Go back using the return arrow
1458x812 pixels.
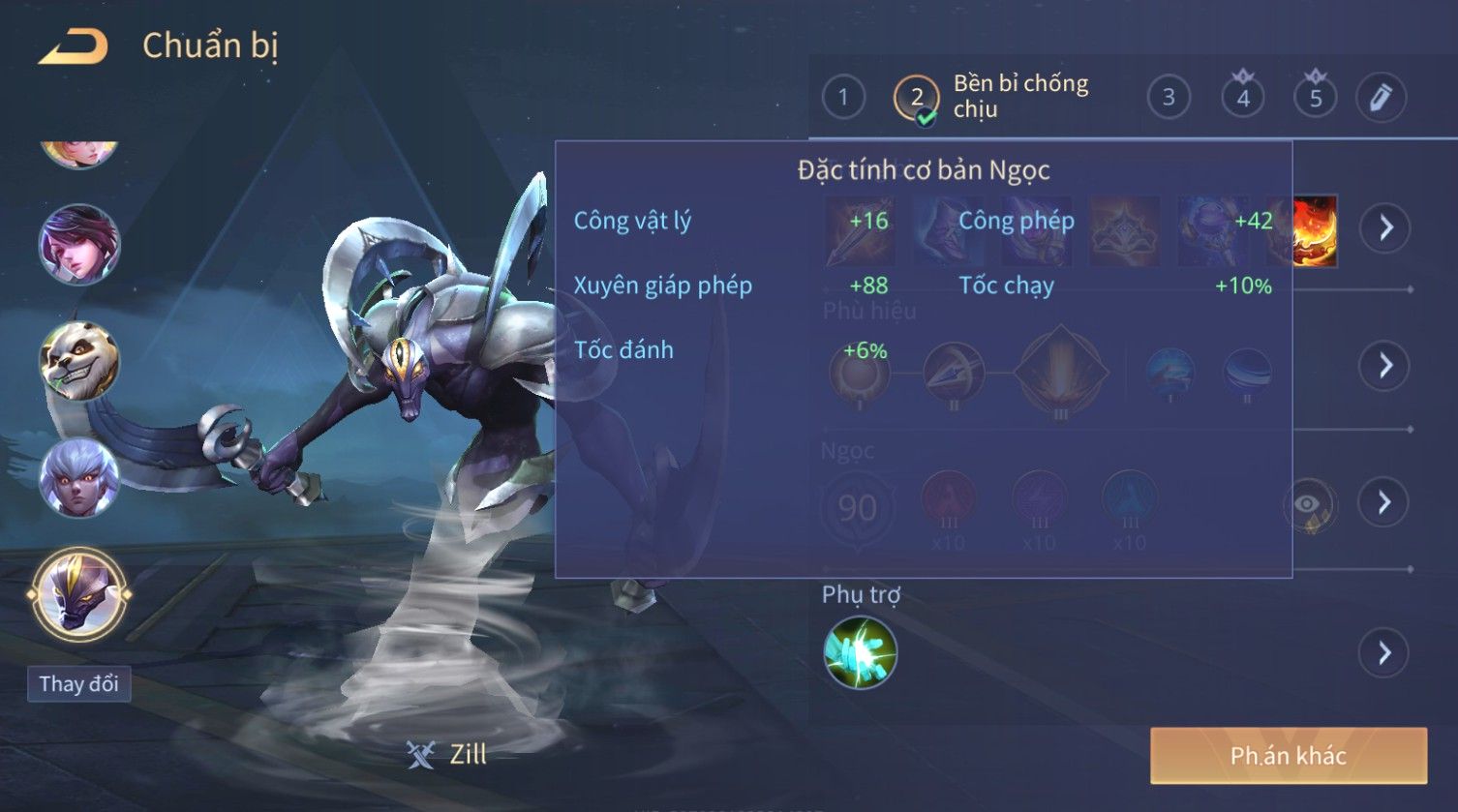pos(74,46)
